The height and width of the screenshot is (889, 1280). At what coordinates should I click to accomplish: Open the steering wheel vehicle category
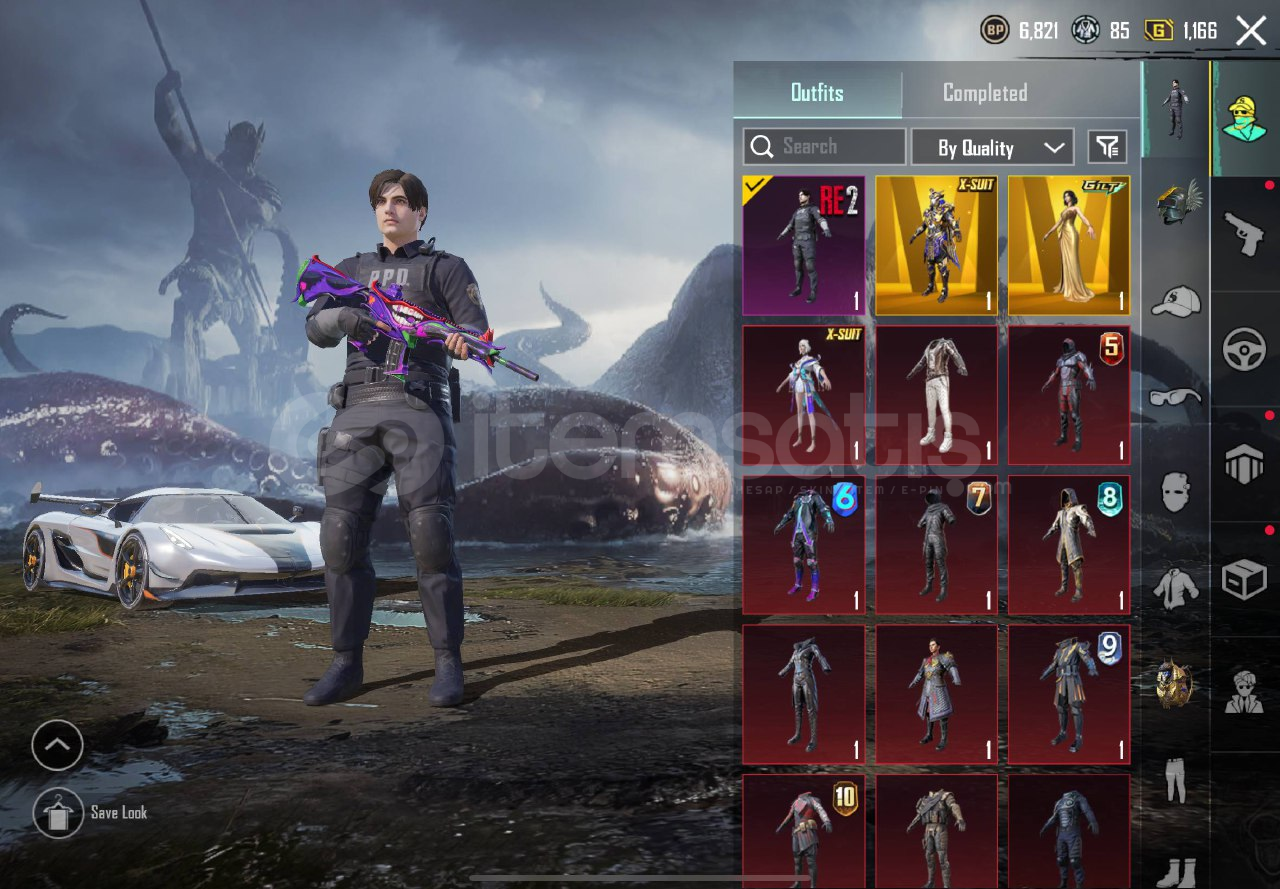click(1244, 349)
